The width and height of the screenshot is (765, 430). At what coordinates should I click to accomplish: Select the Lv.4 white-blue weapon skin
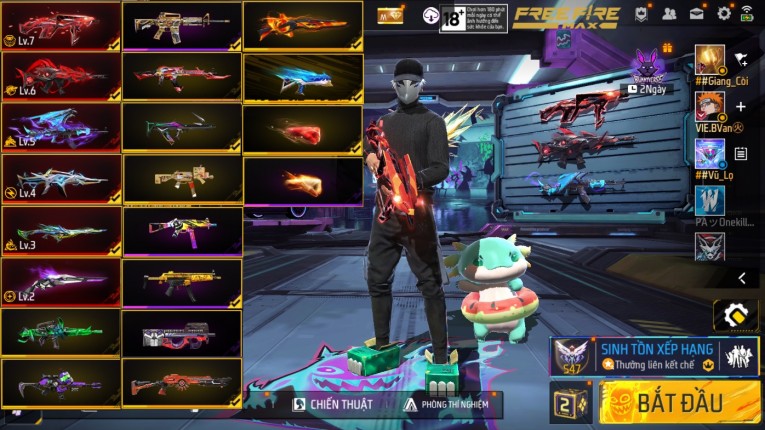tap(61, 179)
